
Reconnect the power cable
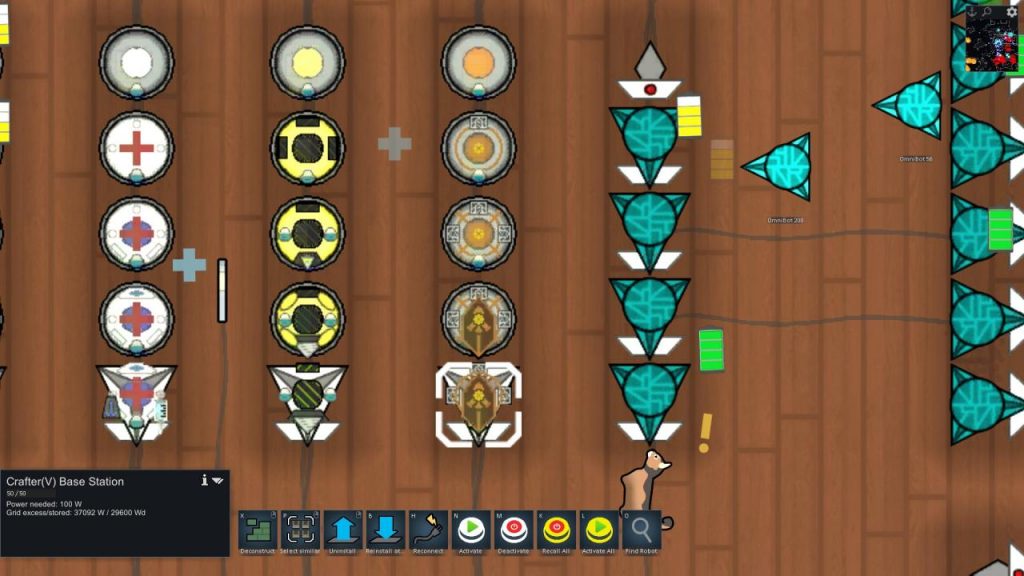[428, 531]
